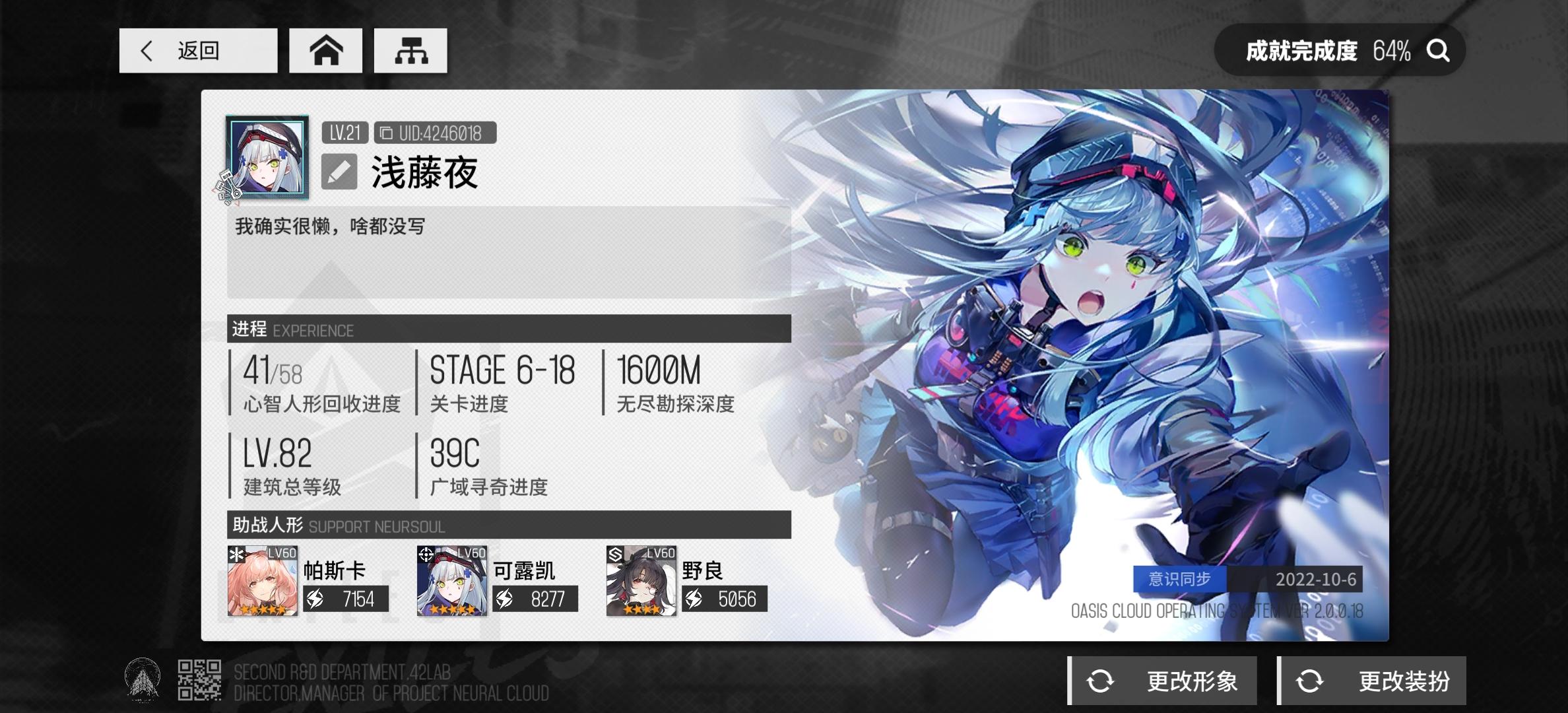The height and width of the screenshot is (713, 1568).
Task: Click the home icon in top toolbar
Action: click(x=325, y=50)
